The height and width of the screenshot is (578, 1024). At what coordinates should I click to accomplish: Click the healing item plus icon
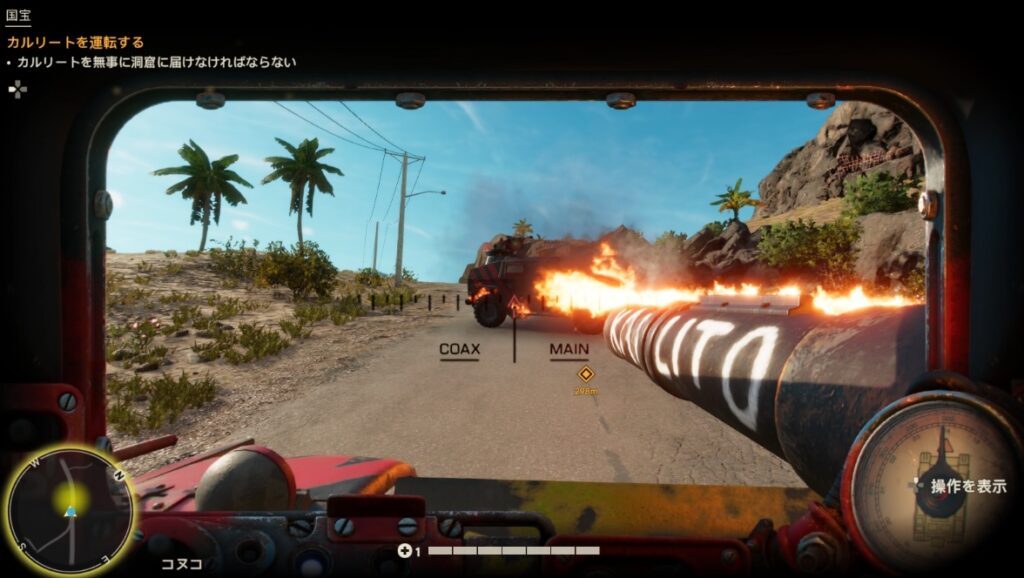pyautogui.click(x=404, y=550)
